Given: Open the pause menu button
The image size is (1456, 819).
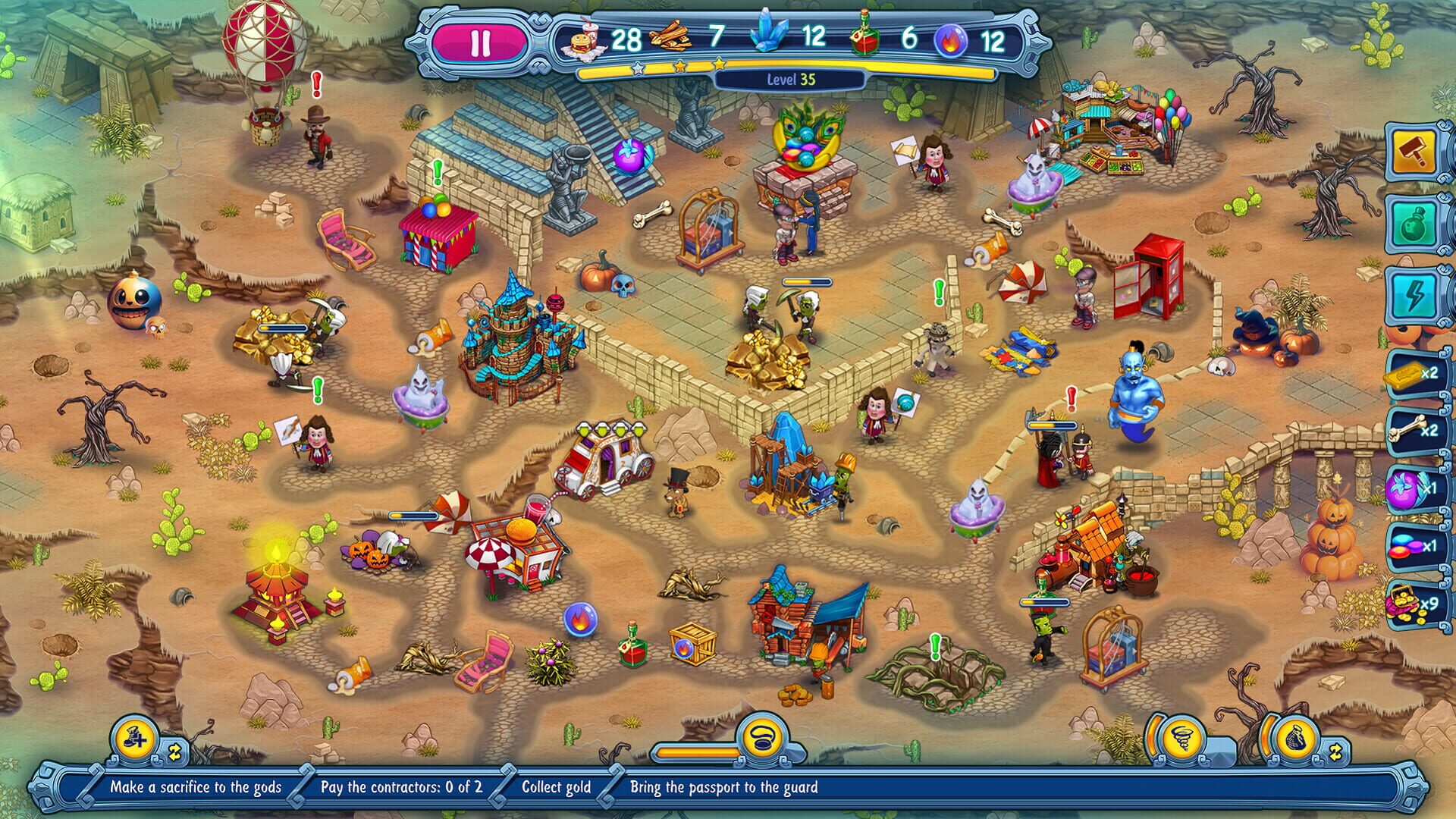Looking at the screenshot, I should (482, 42).
